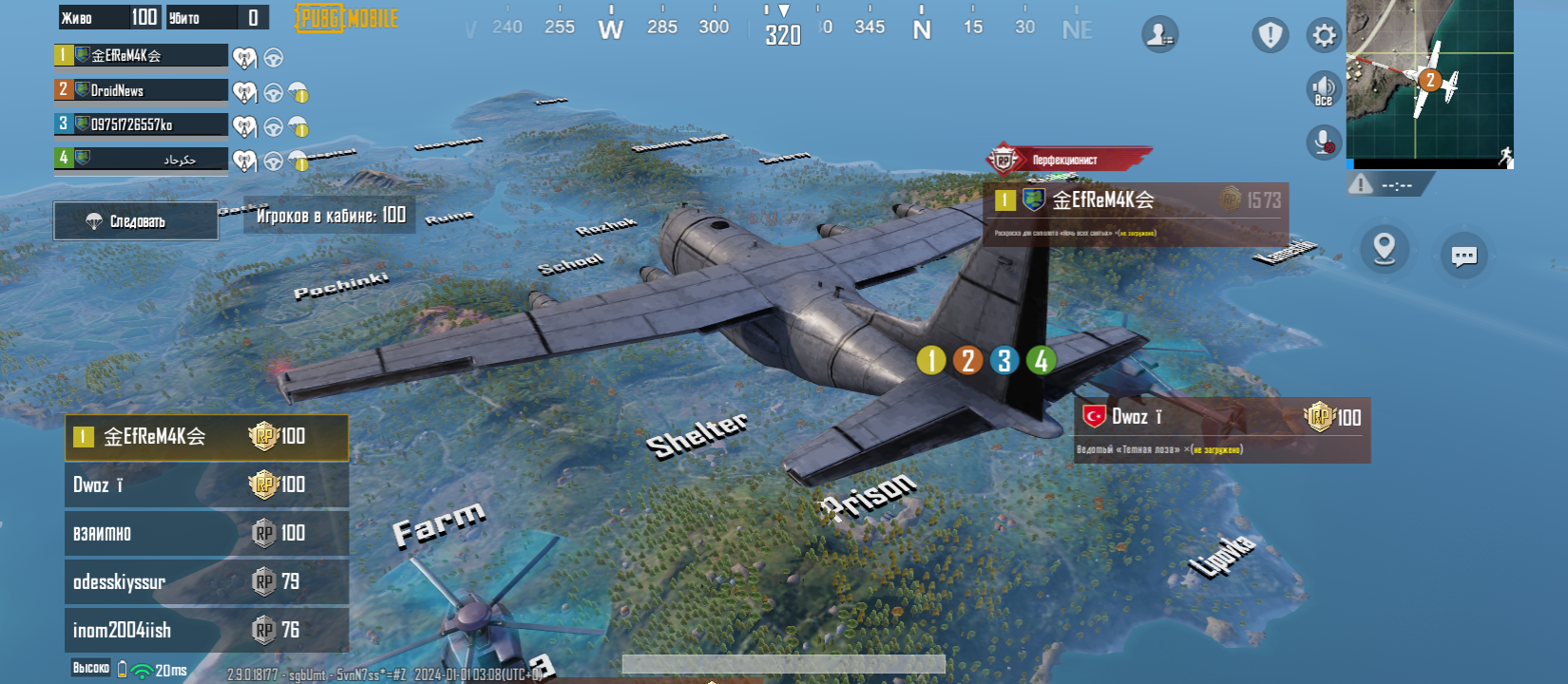Open the settings gear icon
Screen dimensions: 1568x684
[1323, 36]
